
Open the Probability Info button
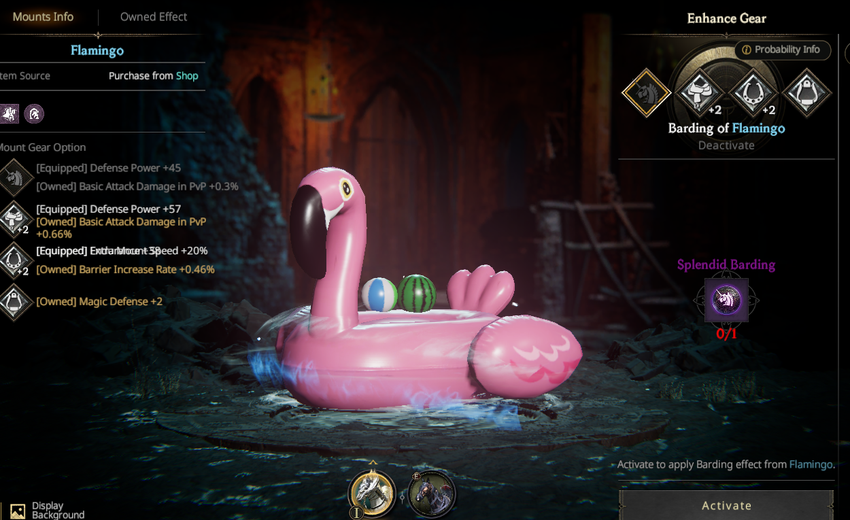[782, 50]
